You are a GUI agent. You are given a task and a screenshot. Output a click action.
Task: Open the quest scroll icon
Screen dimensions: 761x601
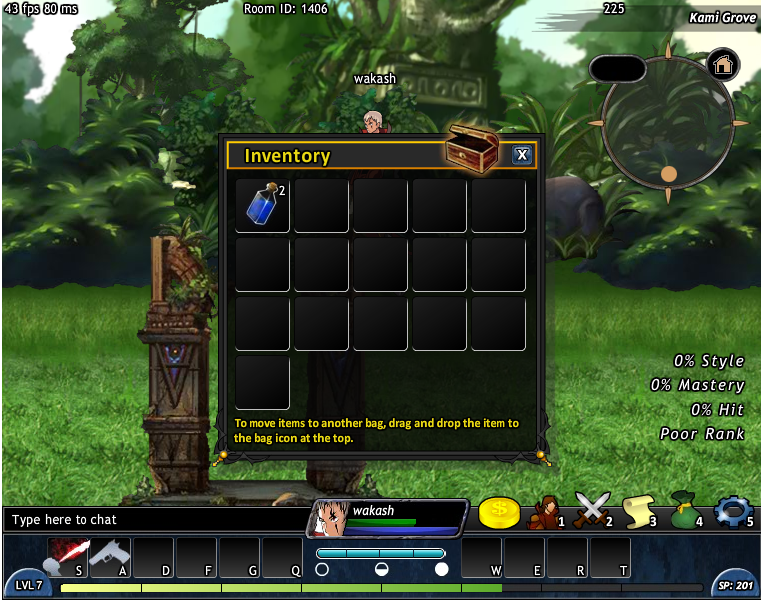point(637,512)
